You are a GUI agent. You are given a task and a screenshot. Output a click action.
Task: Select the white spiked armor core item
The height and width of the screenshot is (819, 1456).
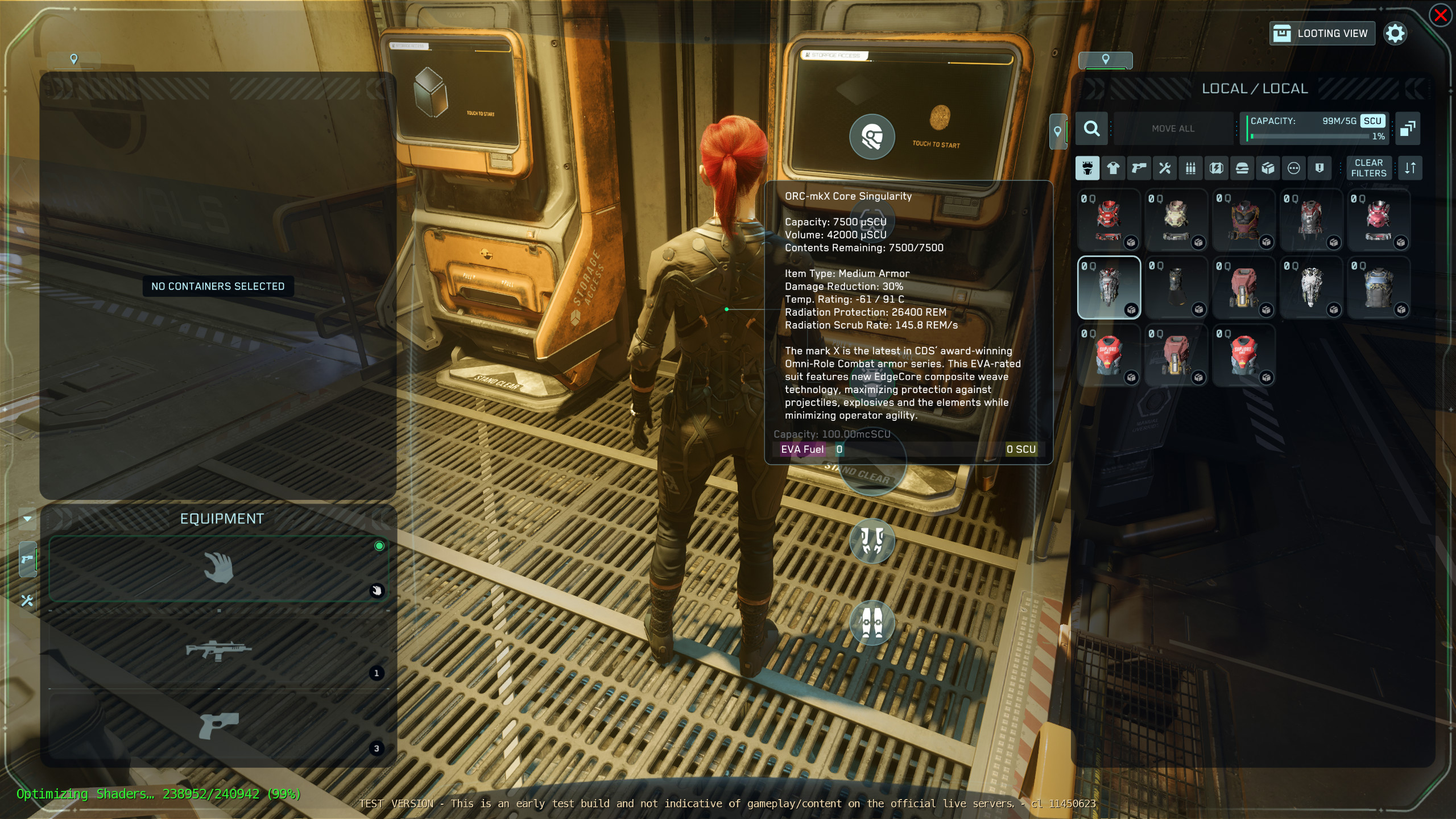coord(1311,287)
